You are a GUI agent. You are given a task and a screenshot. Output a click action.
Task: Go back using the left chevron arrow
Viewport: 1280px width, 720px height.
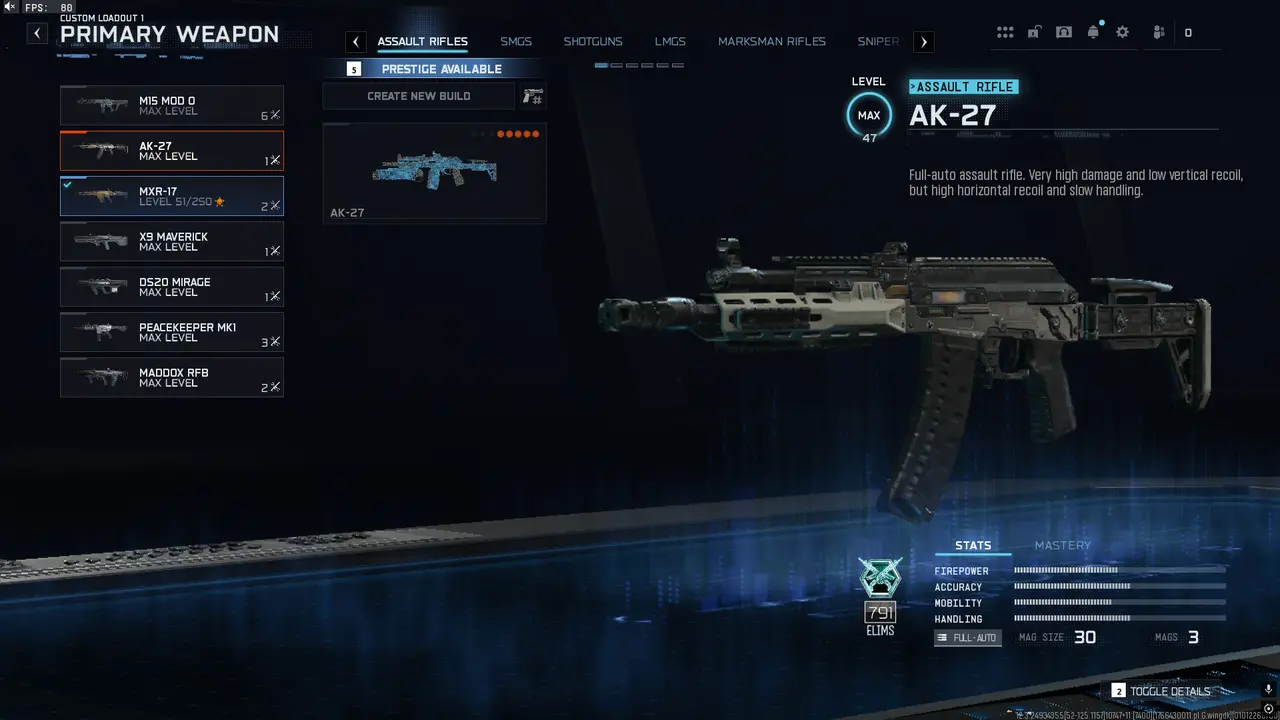[36, 32]
